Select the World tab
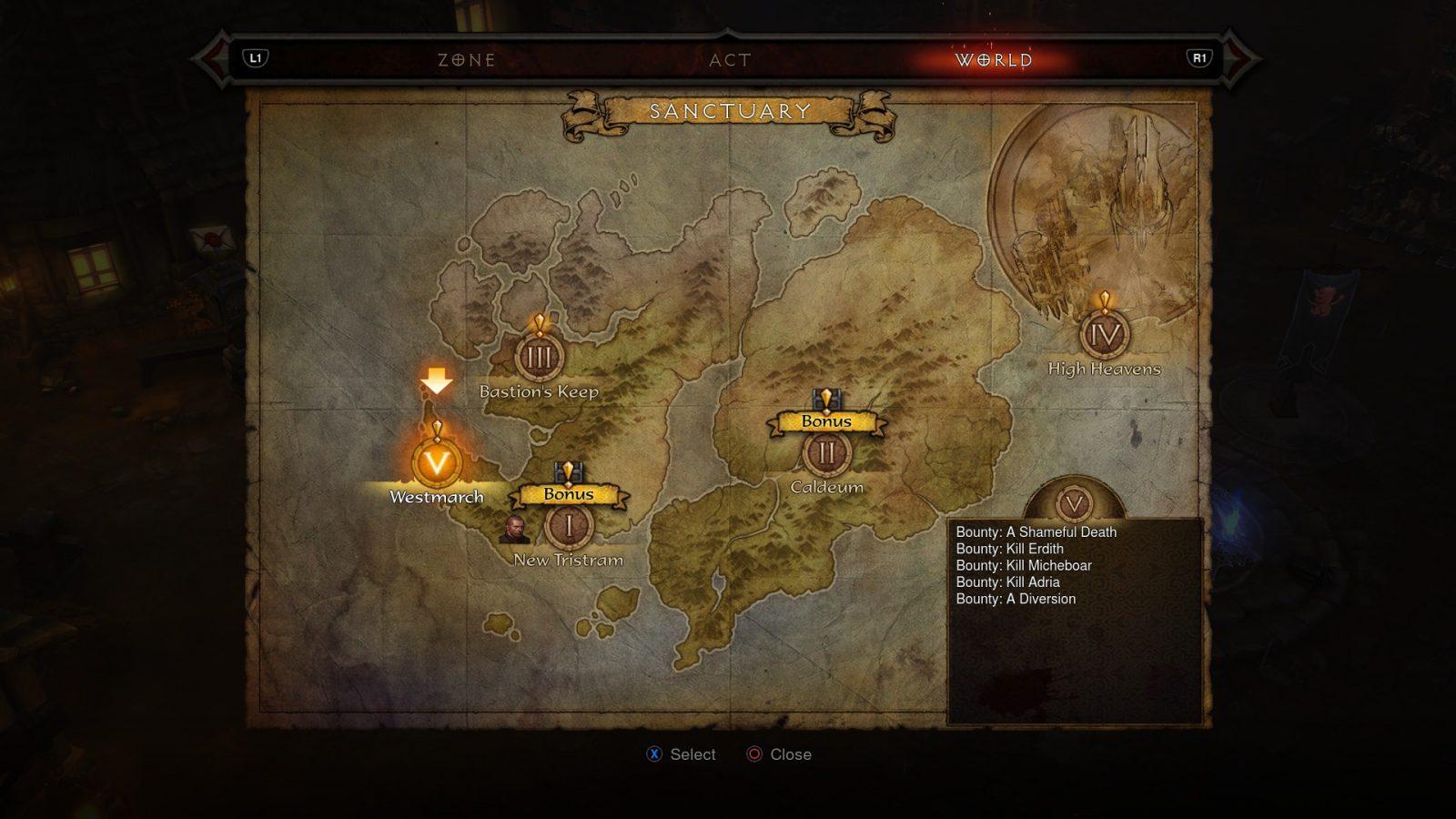The height and width of the screenshot is (819, 1456). [993, 60]
